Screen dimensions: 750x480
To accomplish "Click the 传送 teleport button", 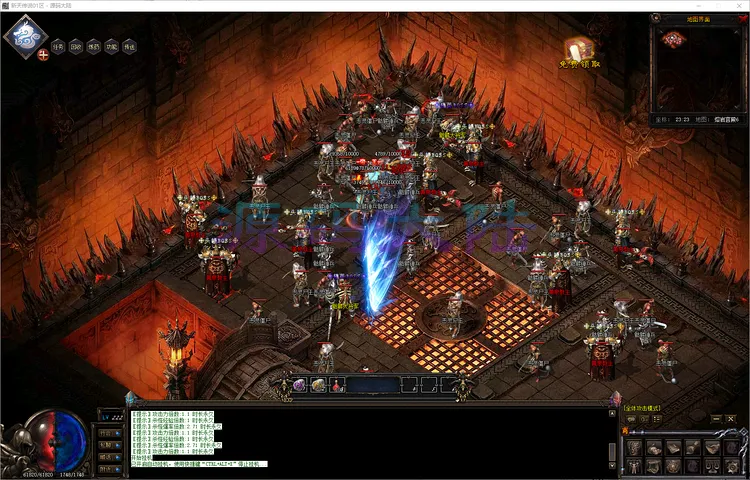I will (x=130, y=46).
